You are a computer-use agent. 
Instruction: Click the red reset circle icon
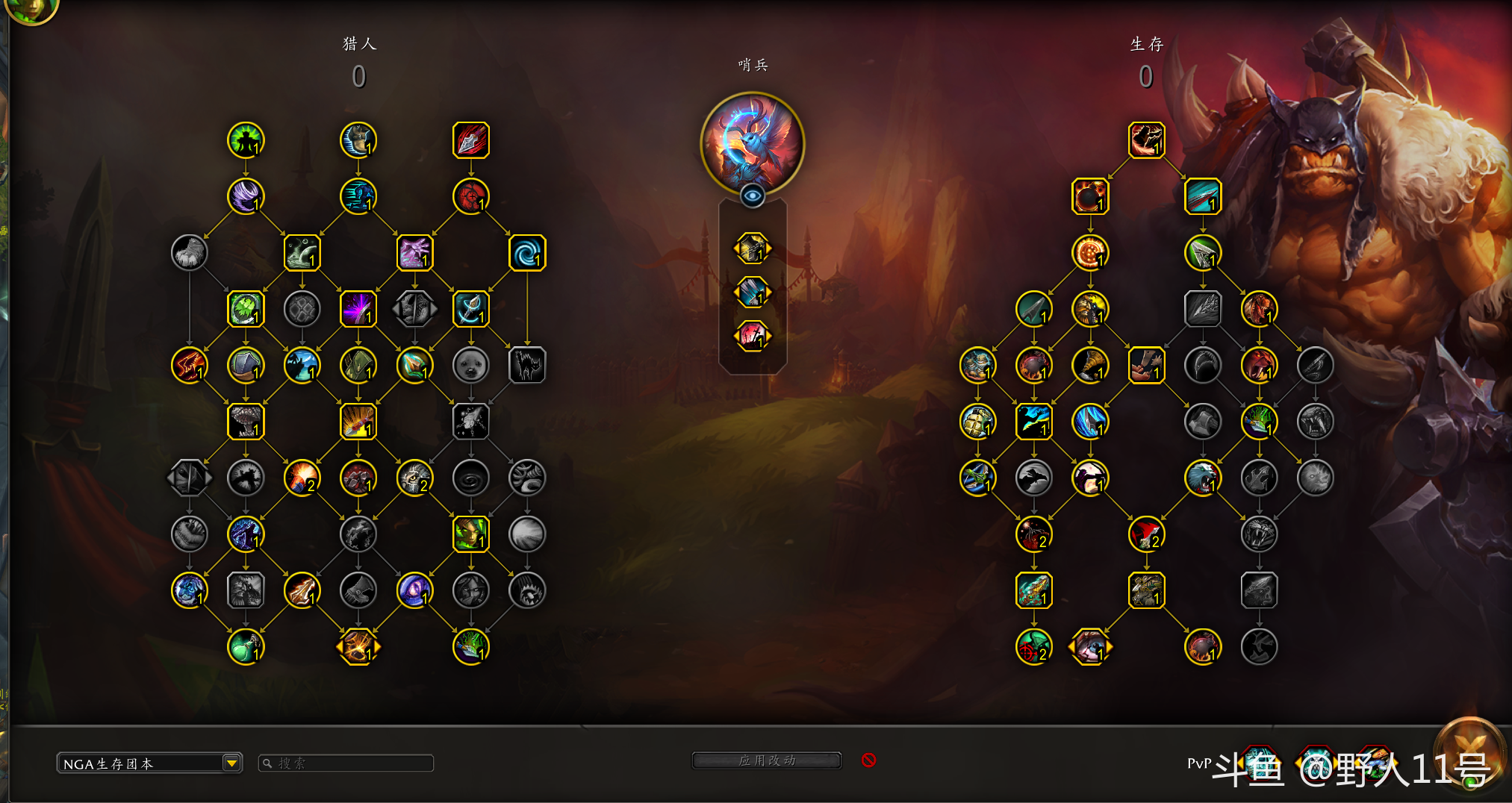tap(868, 760)
